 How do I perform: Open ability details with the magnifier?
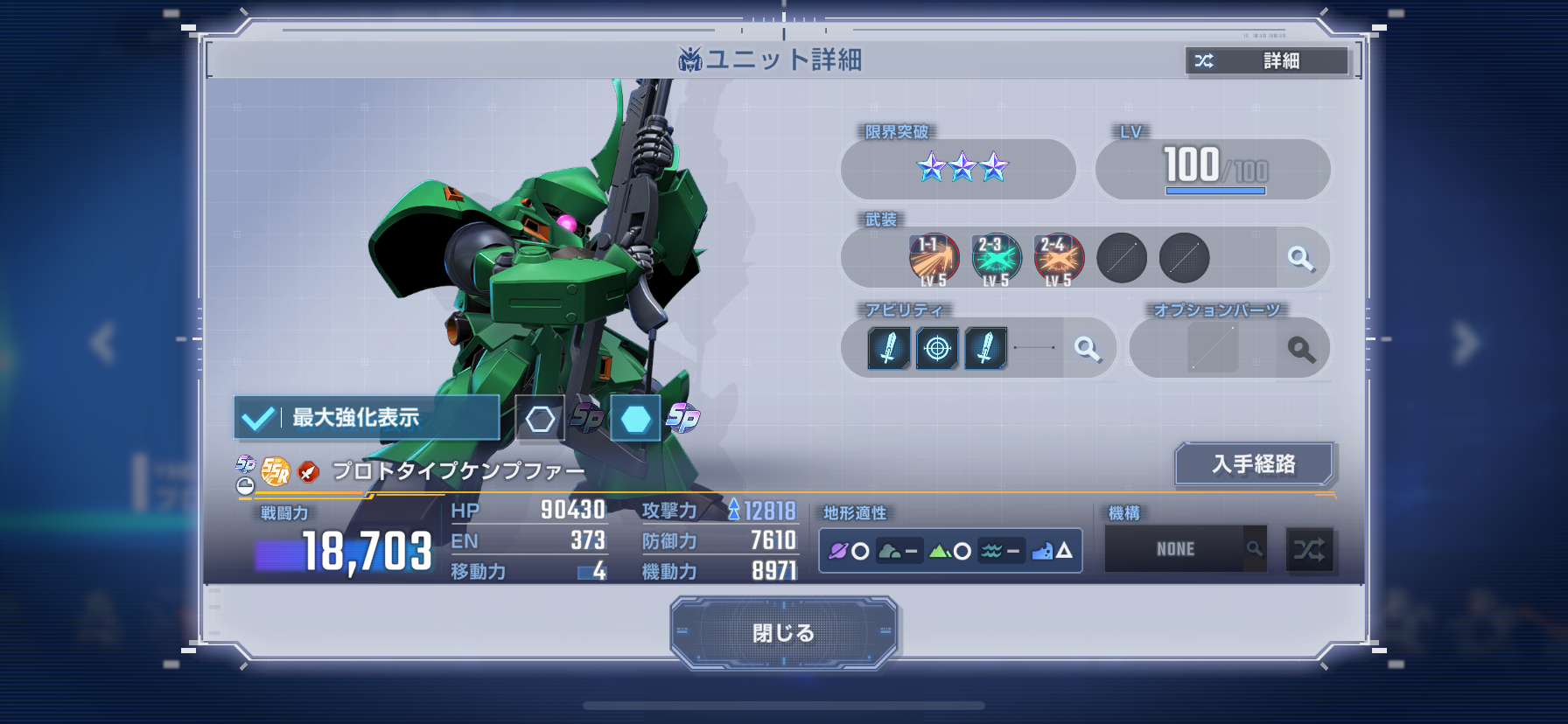1088,349
